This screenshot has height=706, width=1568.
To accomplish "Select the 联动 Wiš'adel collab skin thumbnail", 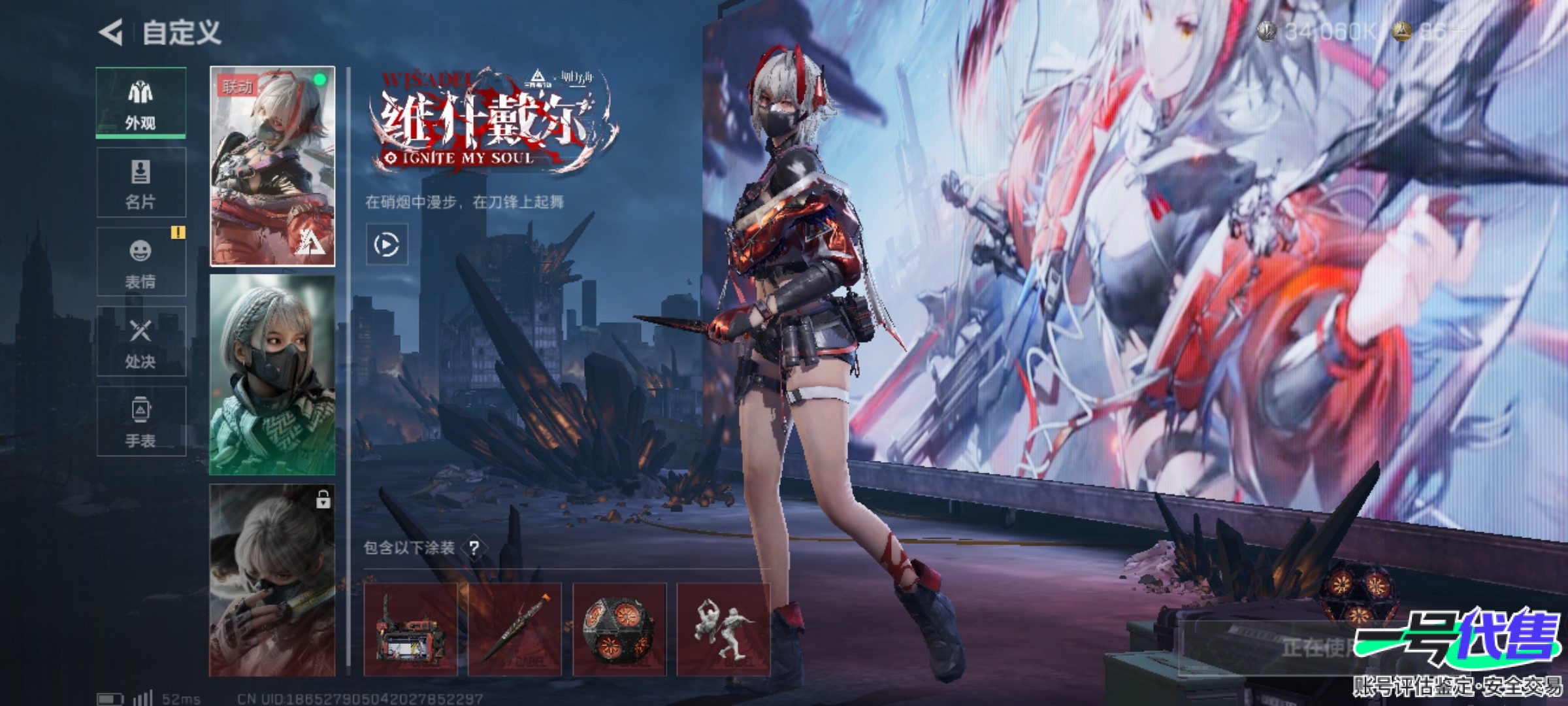I will (x=272, y=166).
